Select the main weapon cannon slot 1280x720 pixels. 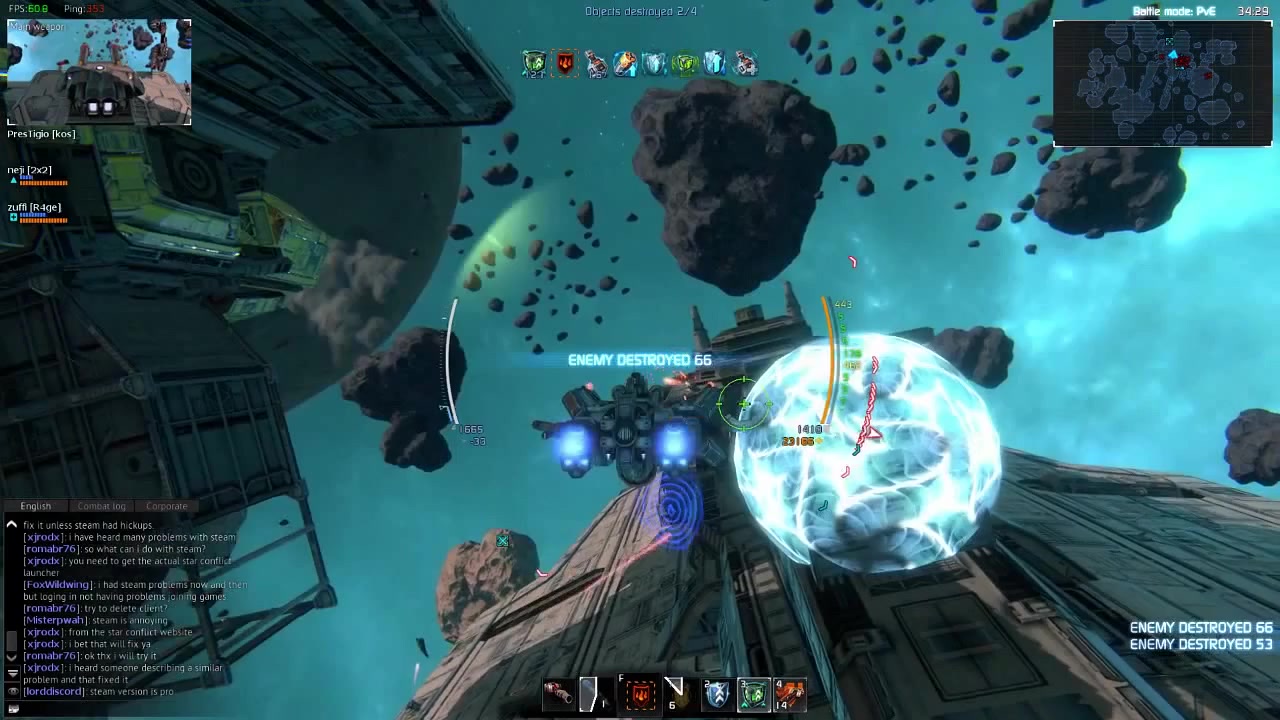[x=558, y=693]
